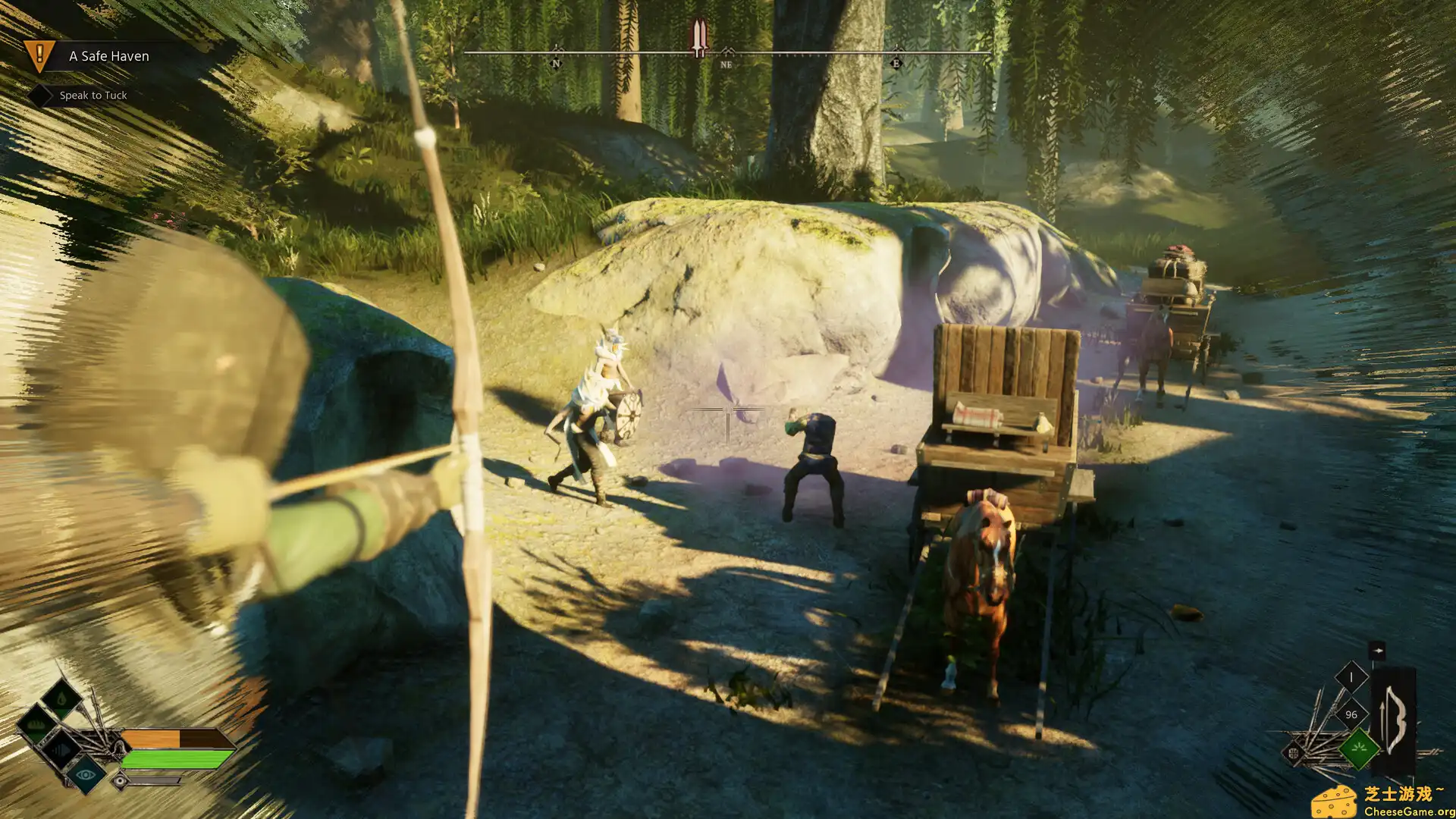Image resolution: width=1456 pixels, height=819 pixels.
Task: Expand the A Safe Haven quest banner
Action: click(108, 56)
